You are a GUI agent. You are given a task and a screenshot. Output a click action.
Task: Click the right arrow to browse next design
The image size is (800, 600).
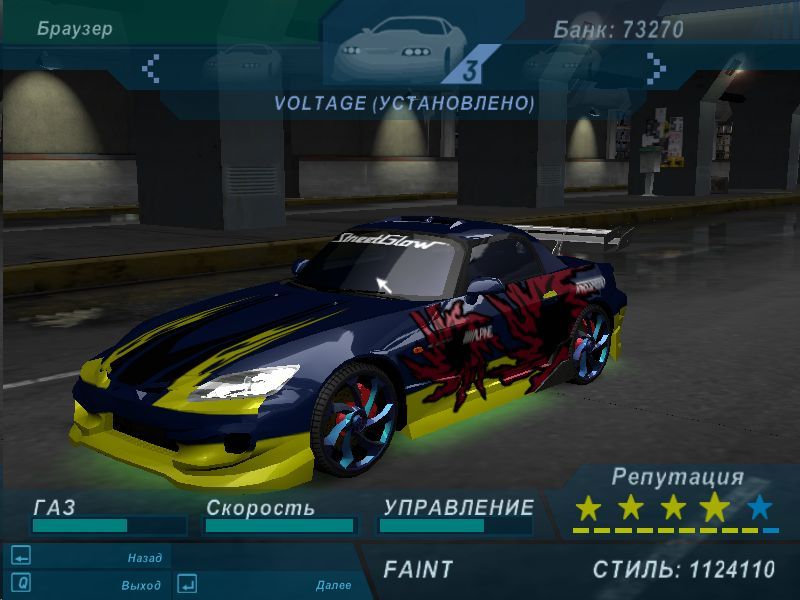coord(656,68)
